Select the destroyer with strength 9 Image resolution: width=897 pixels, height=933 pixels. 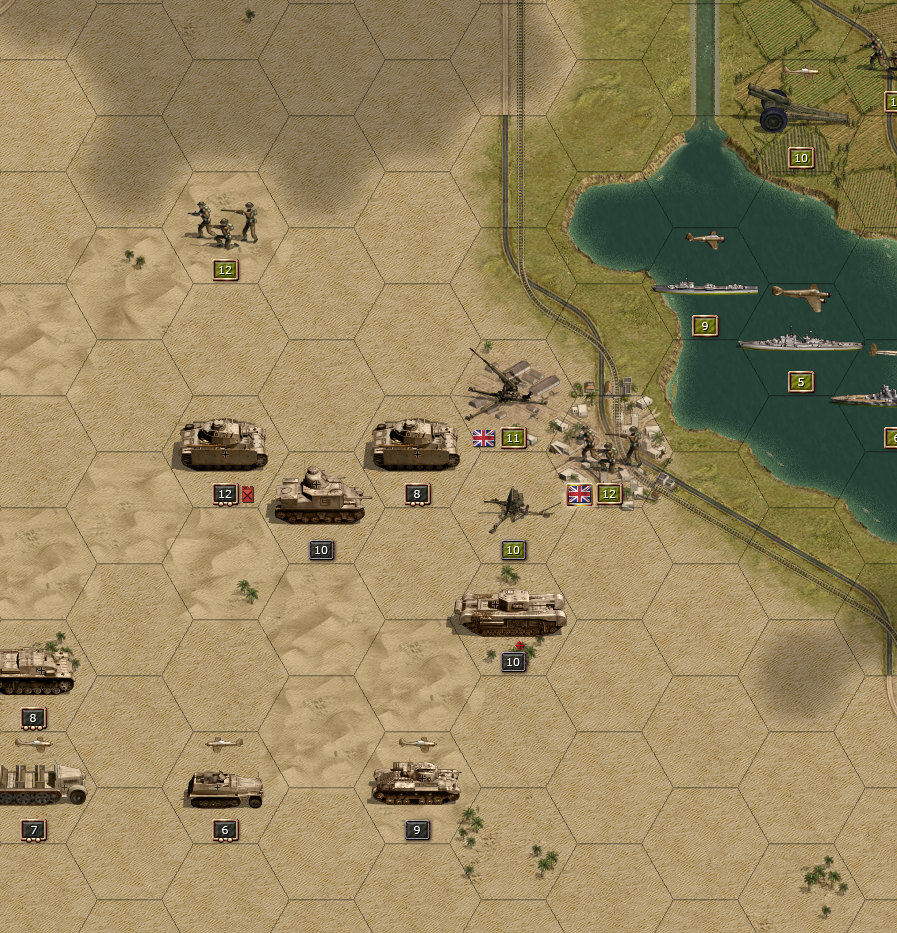click(x=705, y=288)
